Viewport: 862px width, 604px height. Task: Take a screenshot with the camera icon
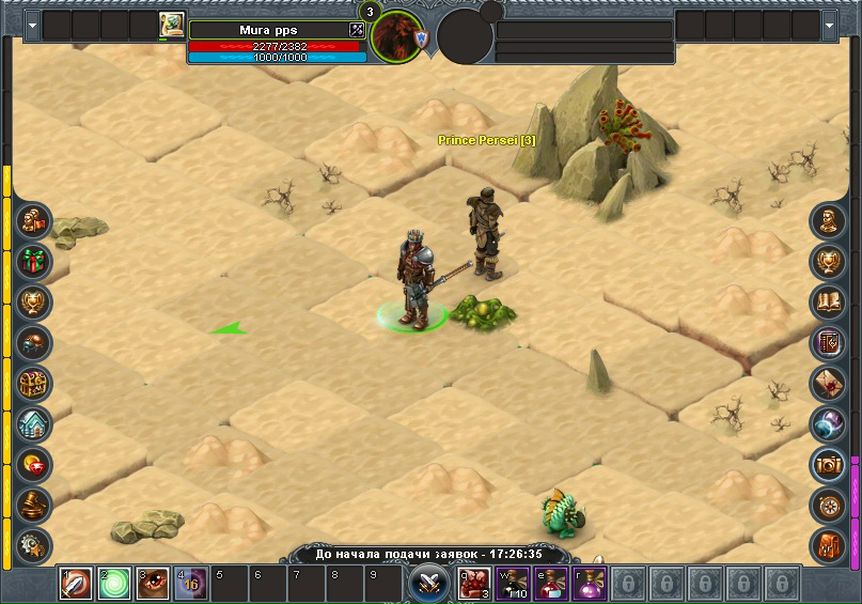point(829,464)
